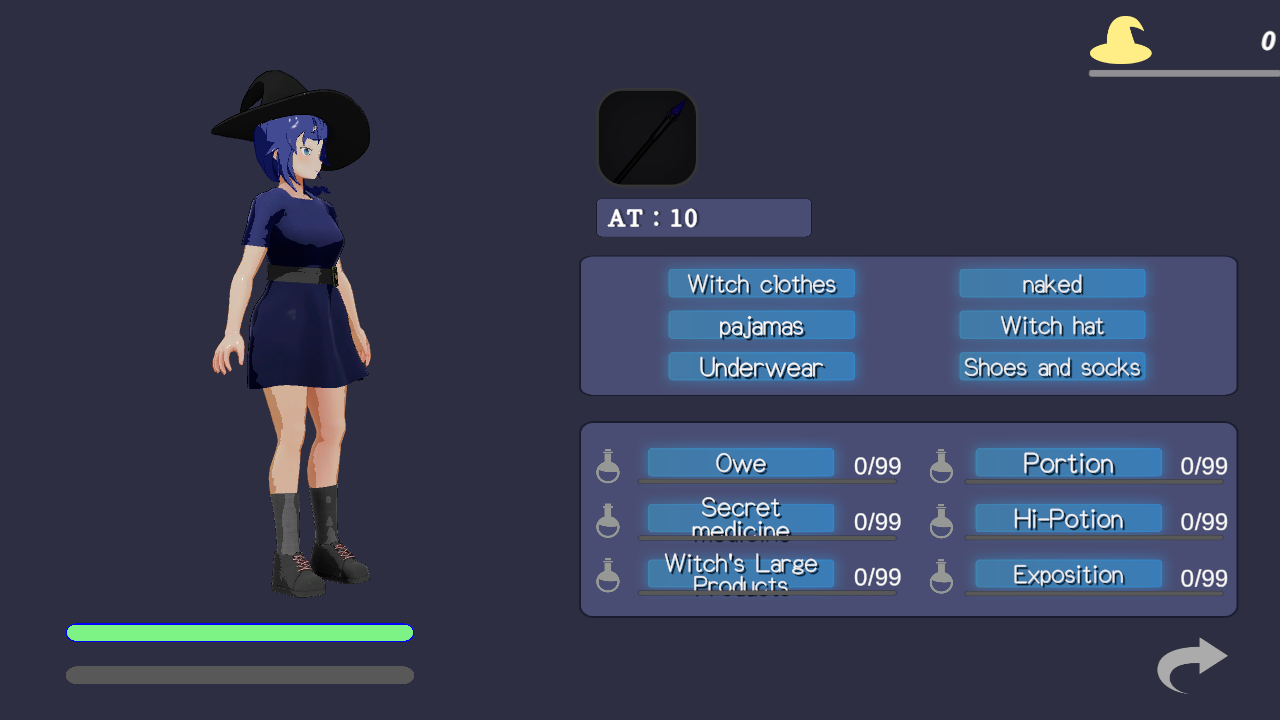Toggle the Witch hat button

[x=1052, y=326]
